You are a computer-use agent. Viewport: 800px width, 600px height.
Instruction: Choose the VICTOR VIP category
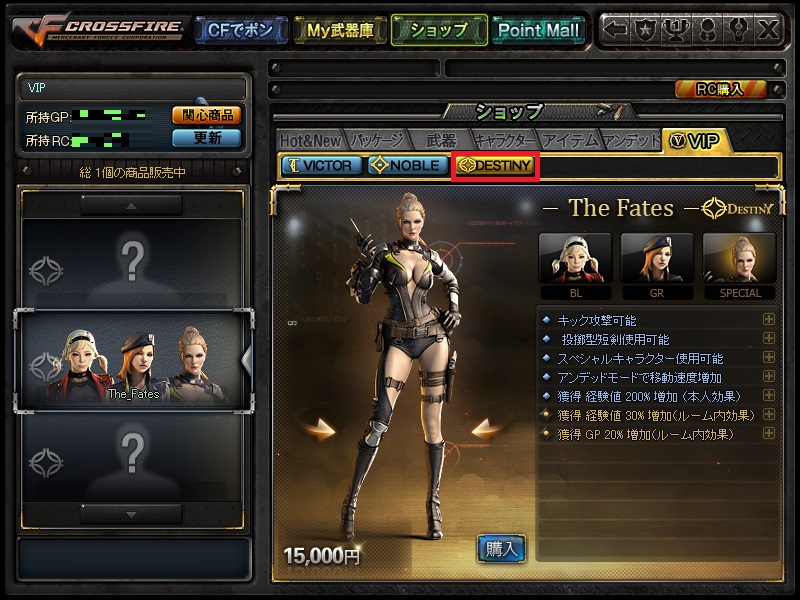321,165
